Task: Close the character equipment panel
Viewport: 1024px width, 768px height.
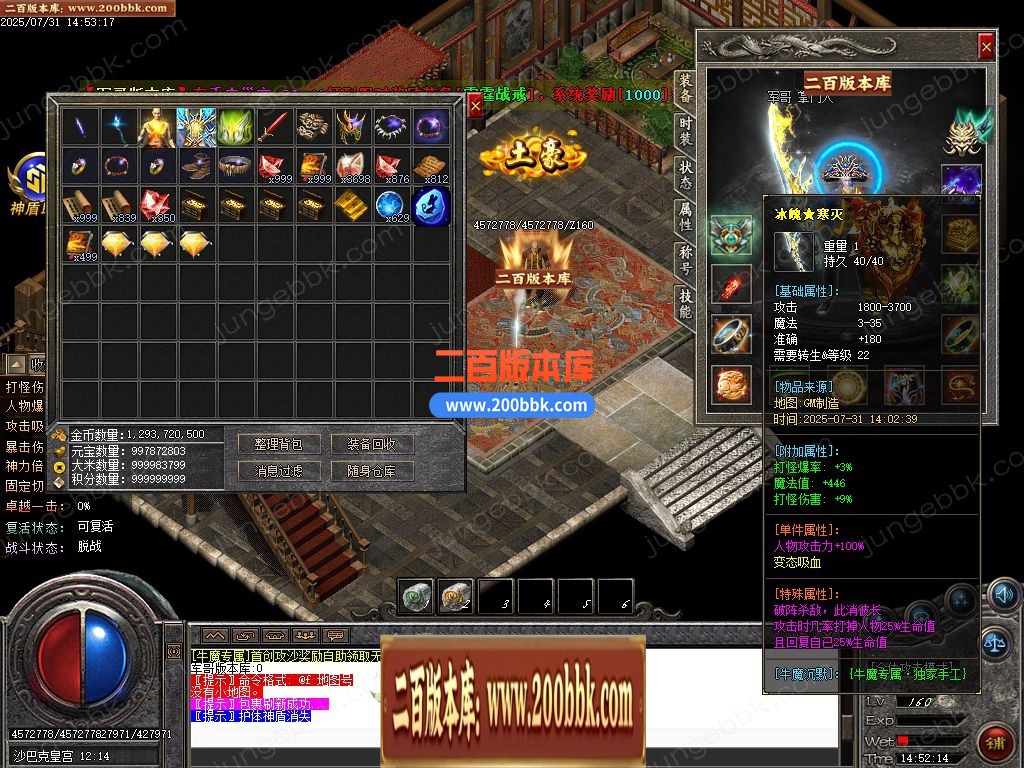Action: (986, 46)
